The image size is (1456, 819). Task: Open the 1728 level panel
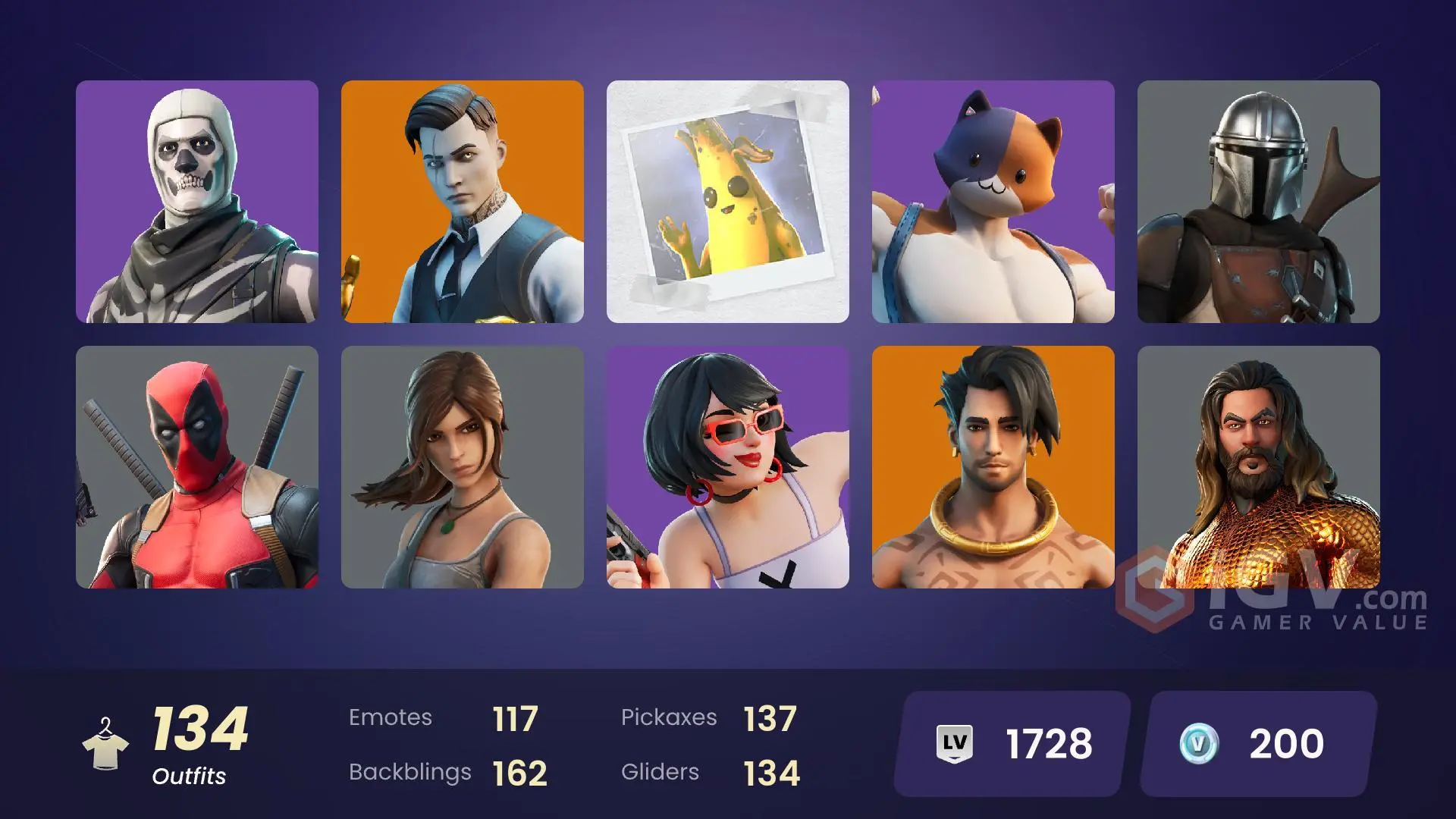point(1009,743)
